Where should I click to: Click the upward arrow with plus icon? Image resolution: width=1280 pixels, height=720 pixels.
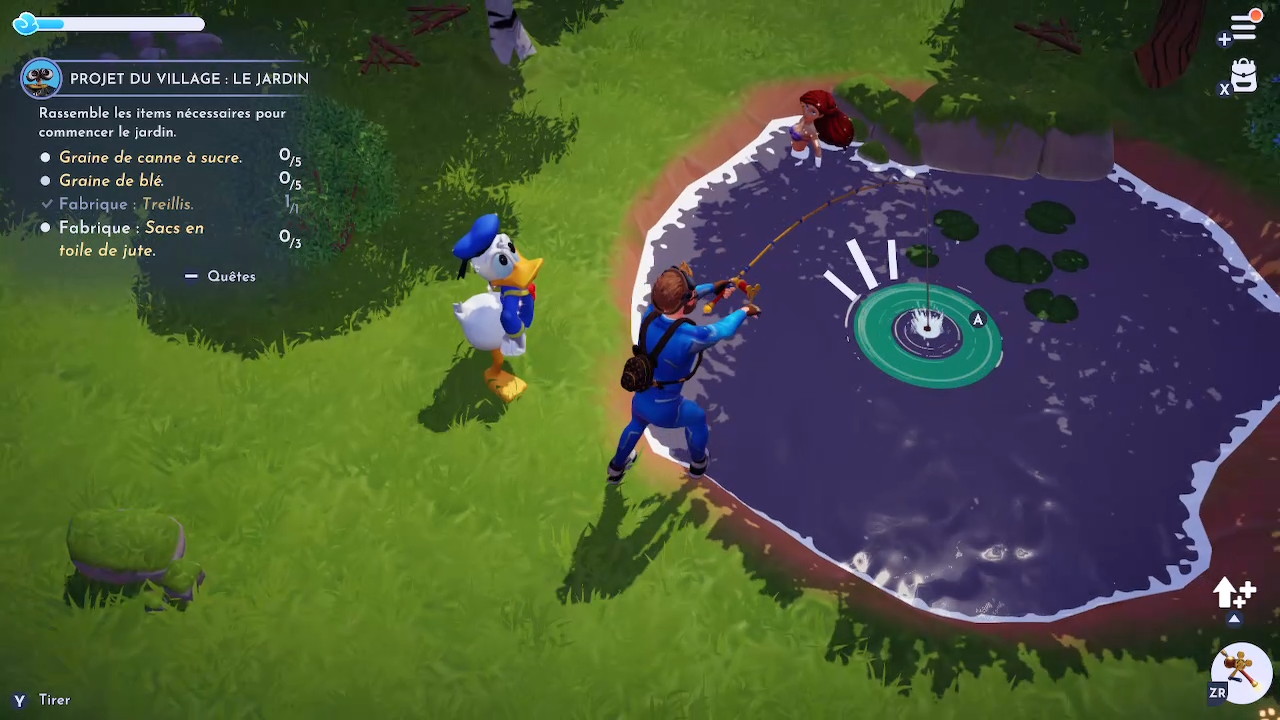point(1234,594)
